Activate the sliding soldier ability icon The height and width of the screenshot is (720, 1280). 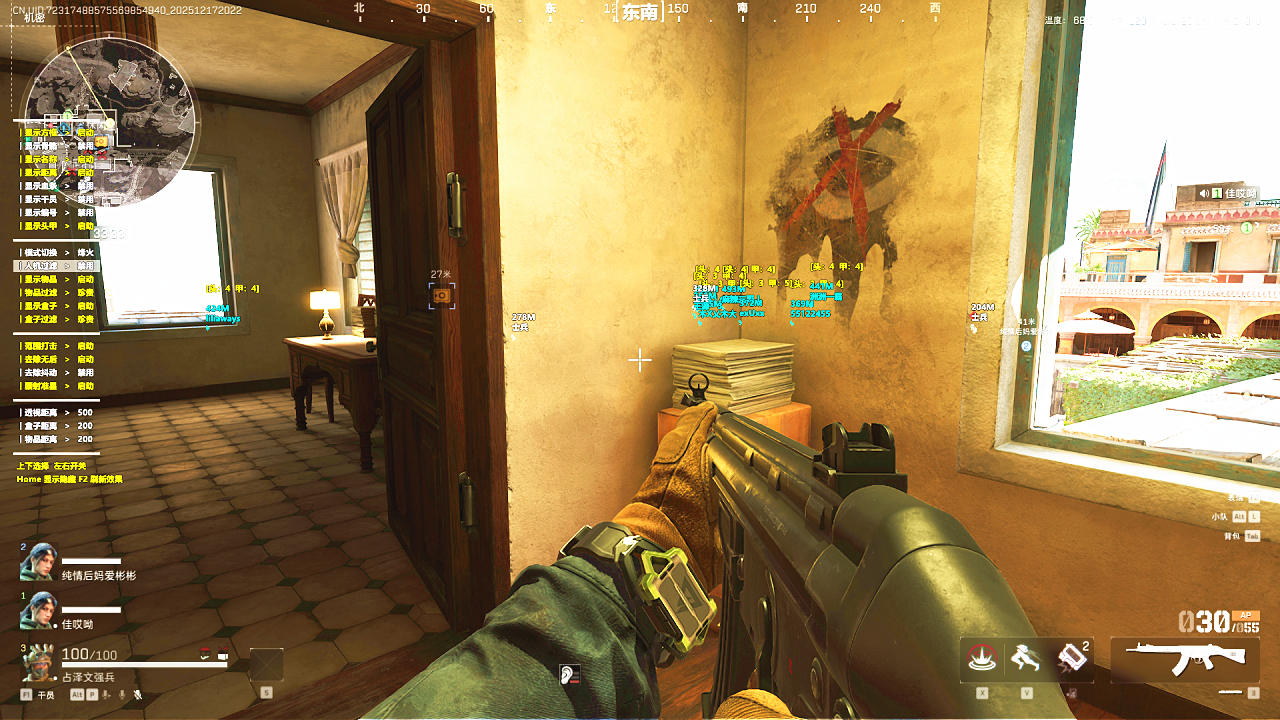(x=1024, y=658)
